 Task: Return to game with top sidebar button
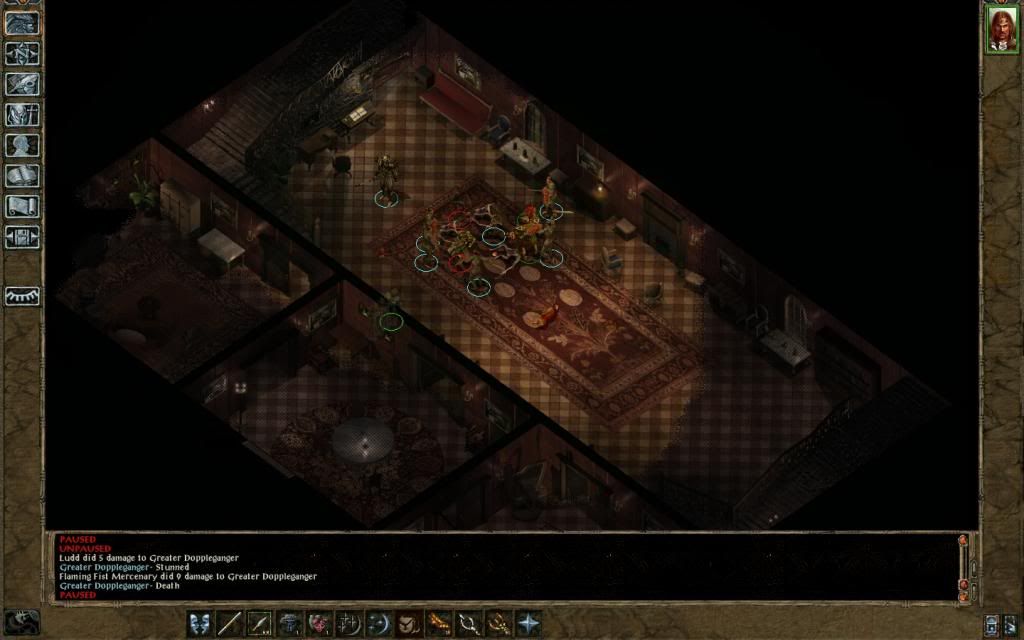(x=22, y=23)
